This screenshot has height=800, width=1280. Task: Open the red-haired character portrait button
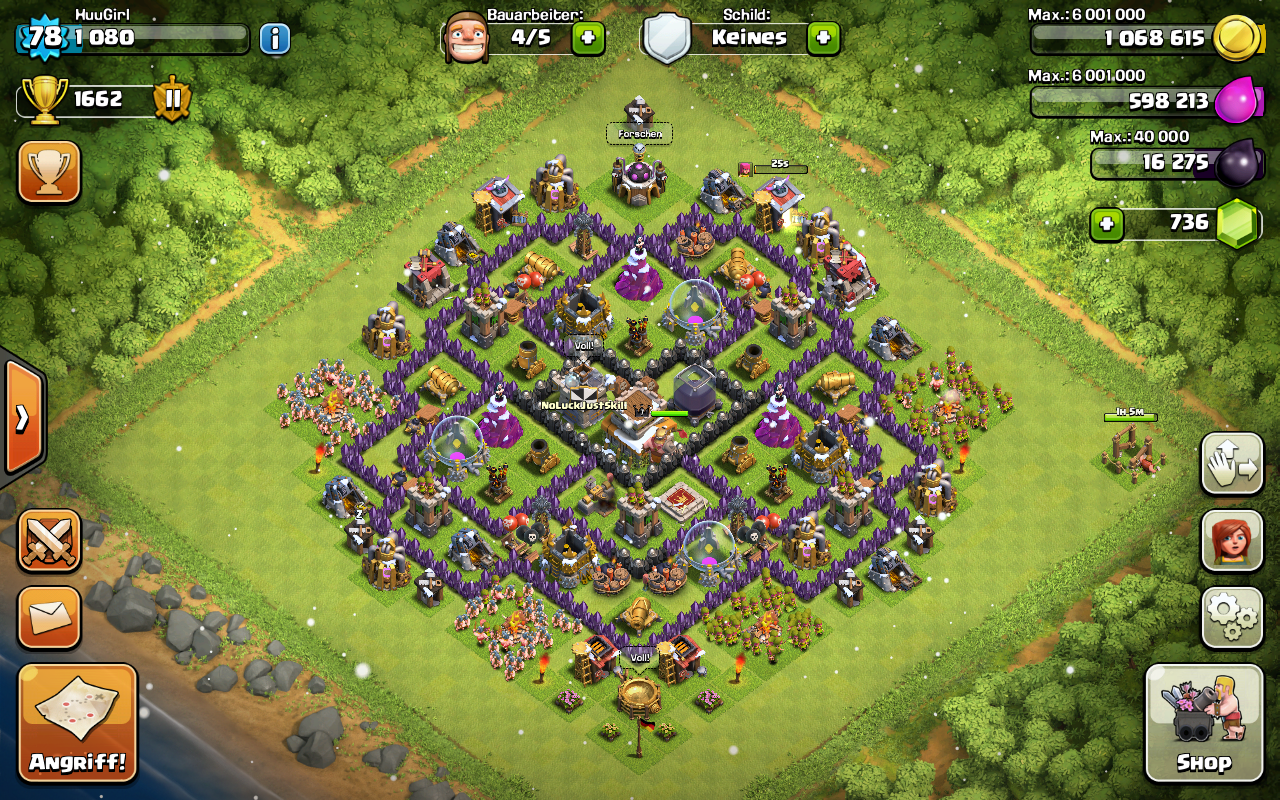point(1231,541)
